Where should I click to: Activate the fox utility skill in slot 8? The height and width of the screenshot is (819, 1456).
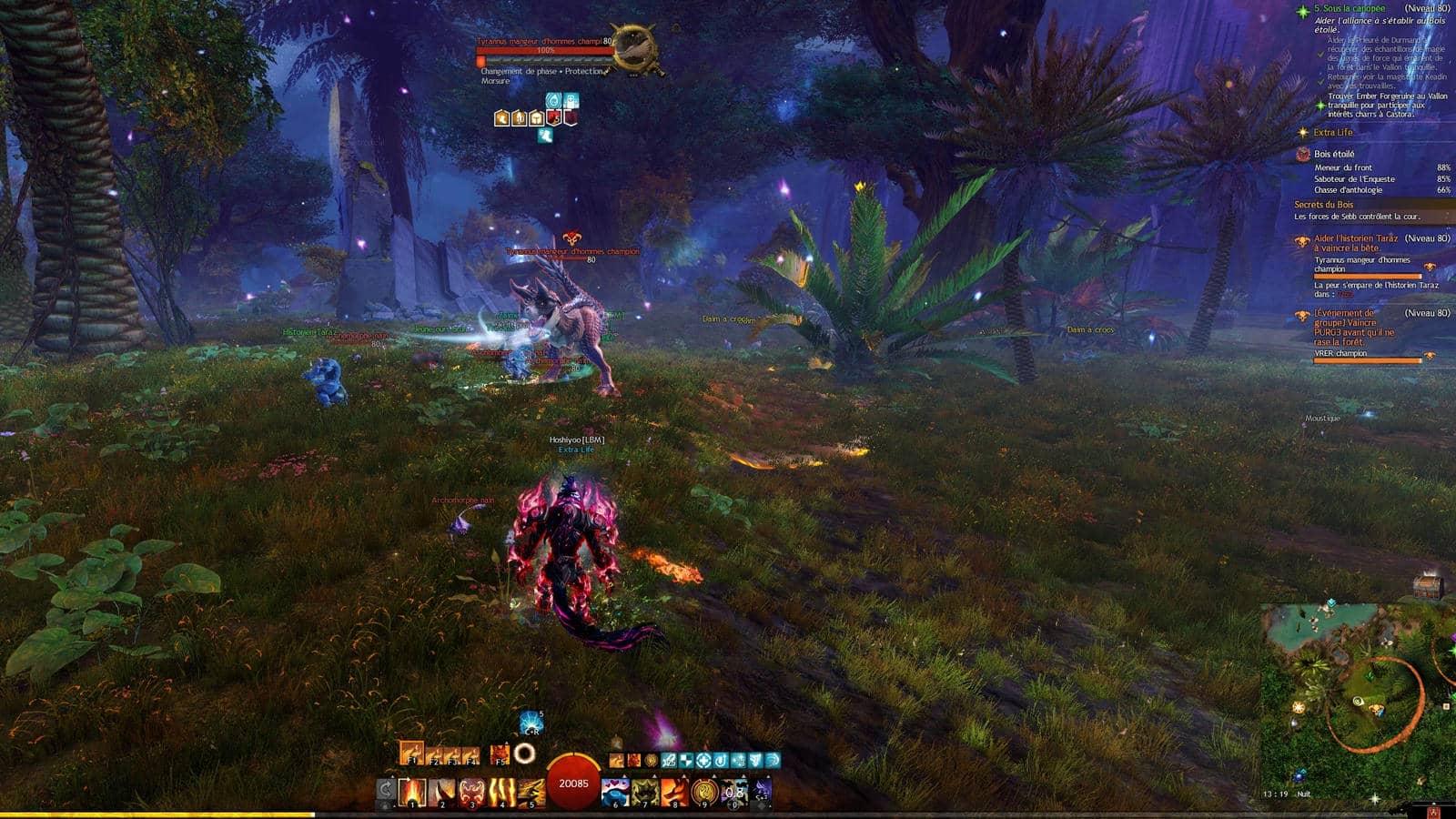(674, 791)
